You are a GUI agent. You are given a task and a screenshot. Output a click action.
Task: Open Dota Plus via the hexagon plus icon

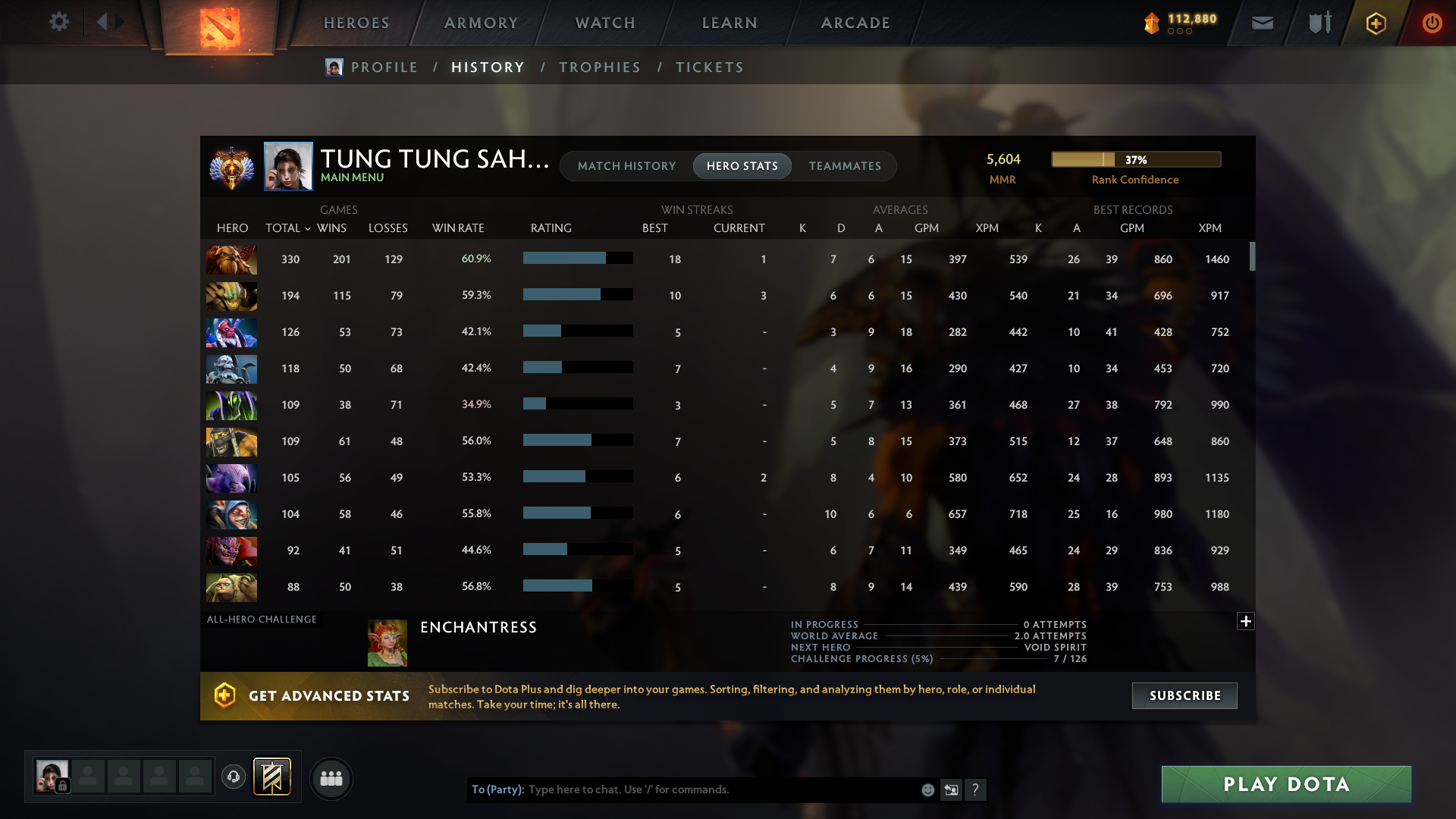(1375, 23)
